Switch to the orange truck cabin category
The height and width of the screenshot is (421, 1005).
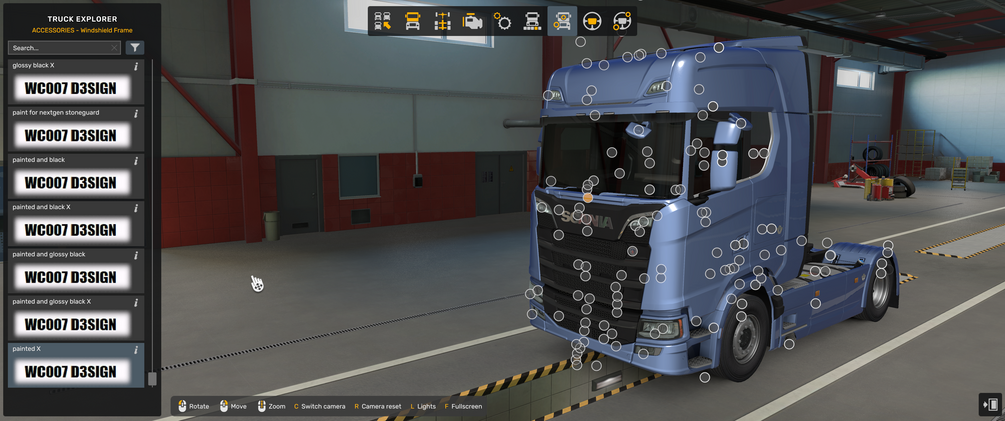pos(412,21)
